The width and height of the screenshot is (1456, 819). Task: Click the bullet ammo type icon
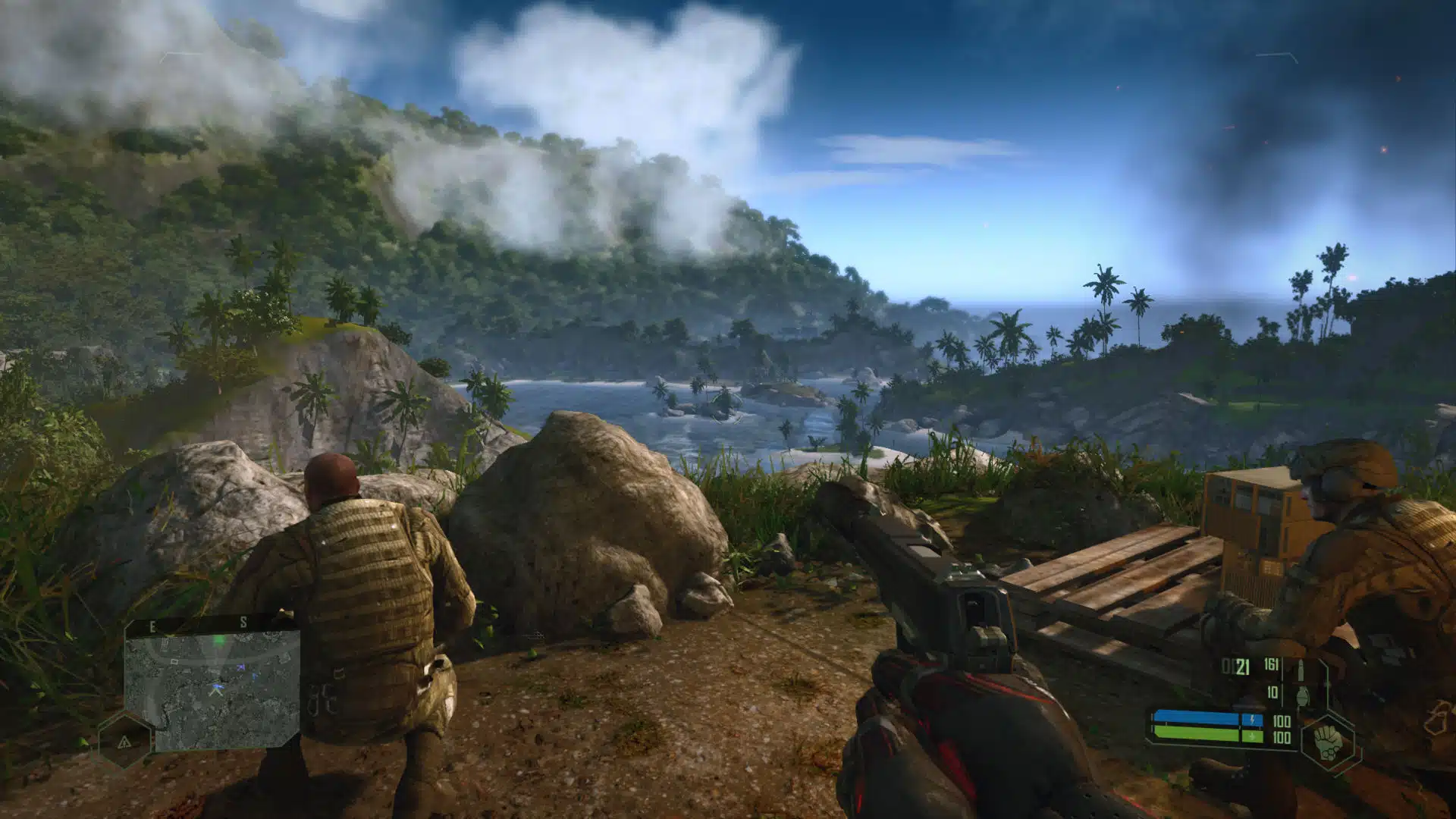(x=1301, y=669)
